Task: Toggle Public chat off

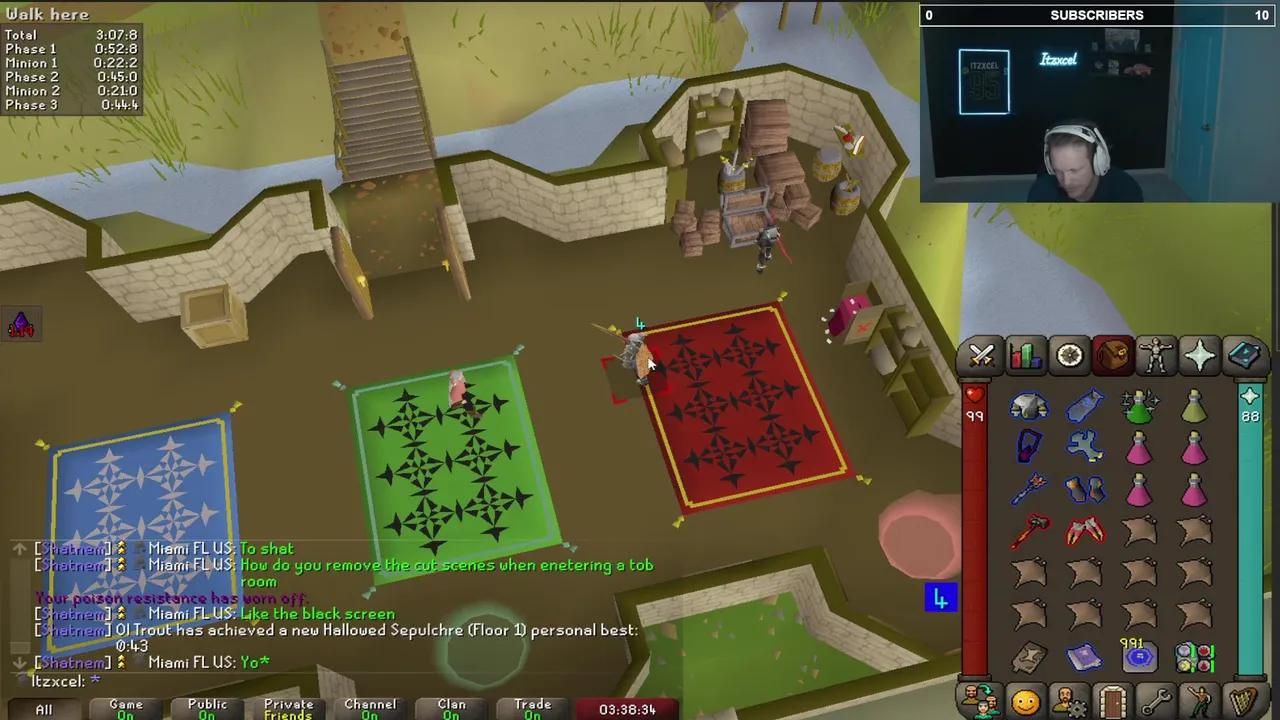Action: (x=206, y=706)
